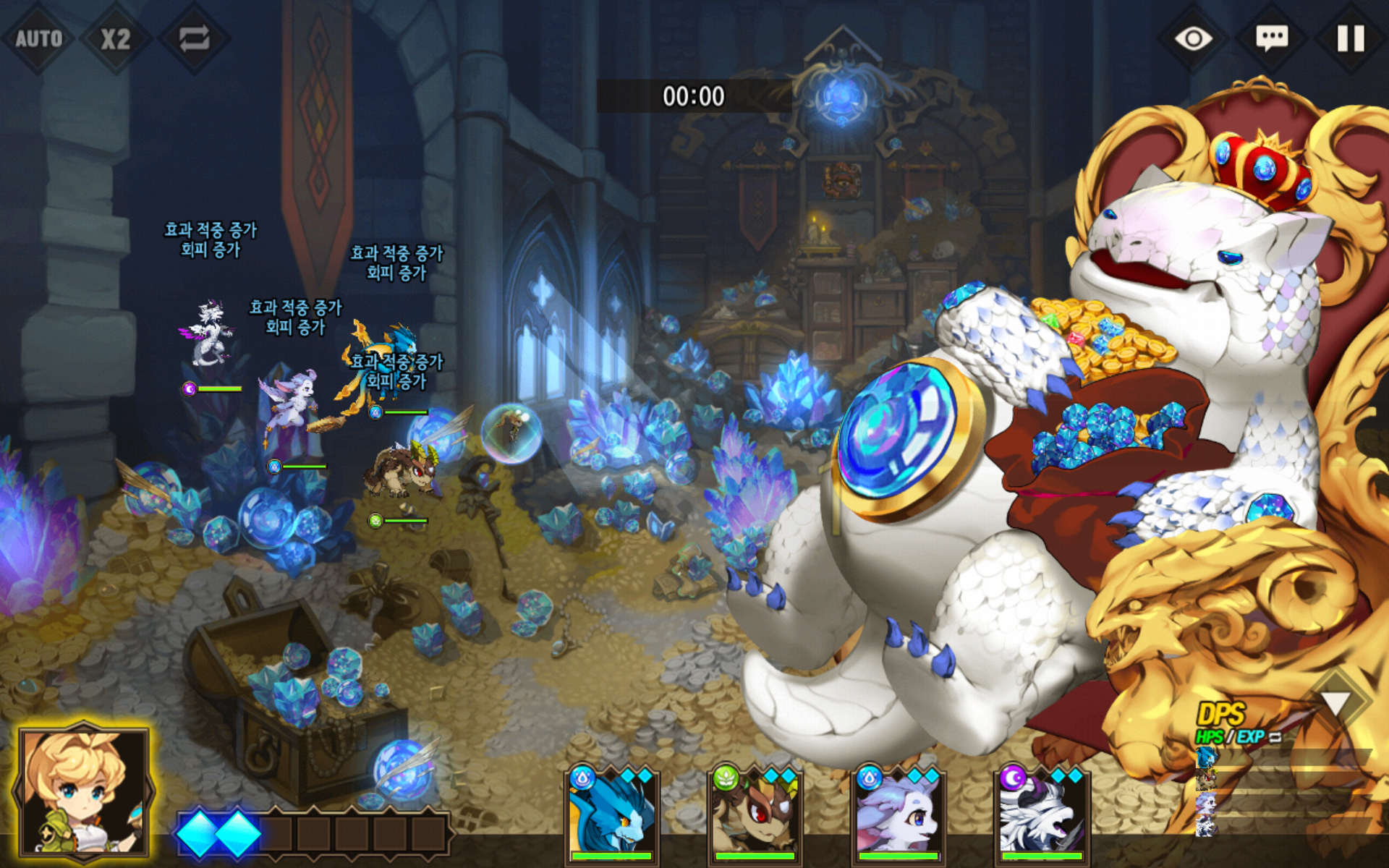
Task: Activate the X2 speed button
Action: pyautogui.click(x=116, y=38)
